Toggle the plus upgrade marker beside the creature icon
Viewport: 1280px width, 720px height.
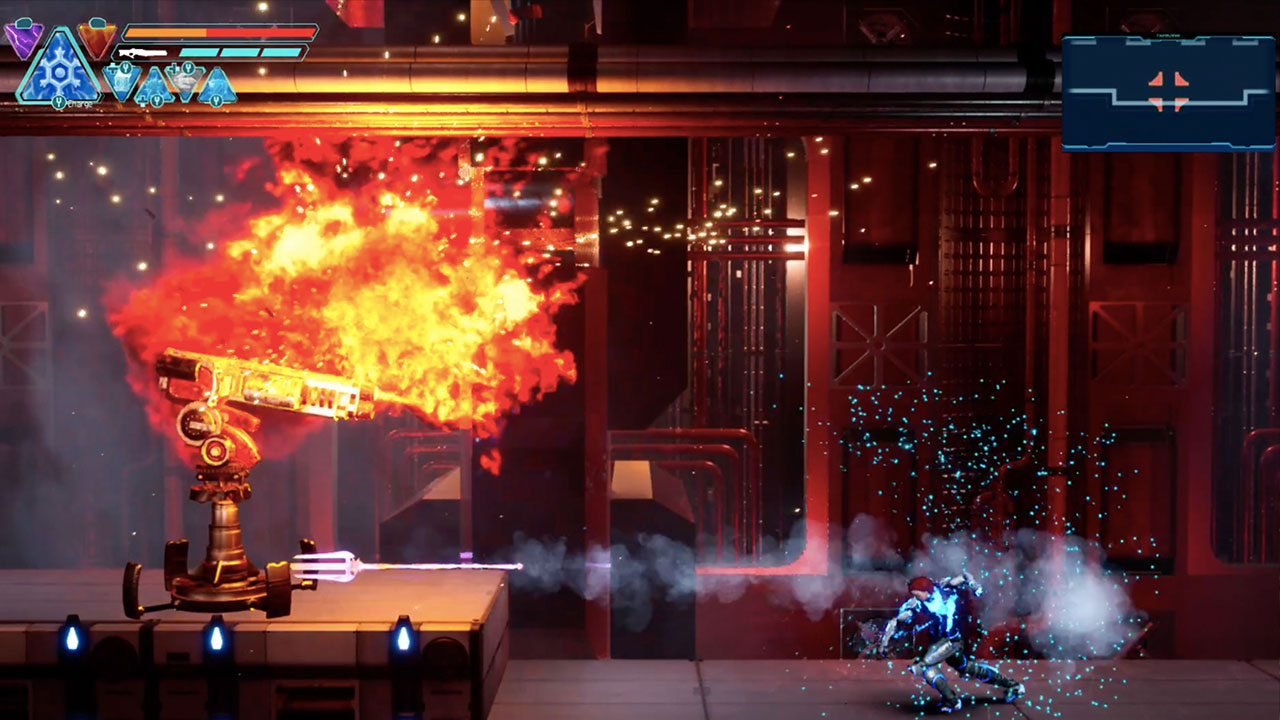tap(174, 70)
